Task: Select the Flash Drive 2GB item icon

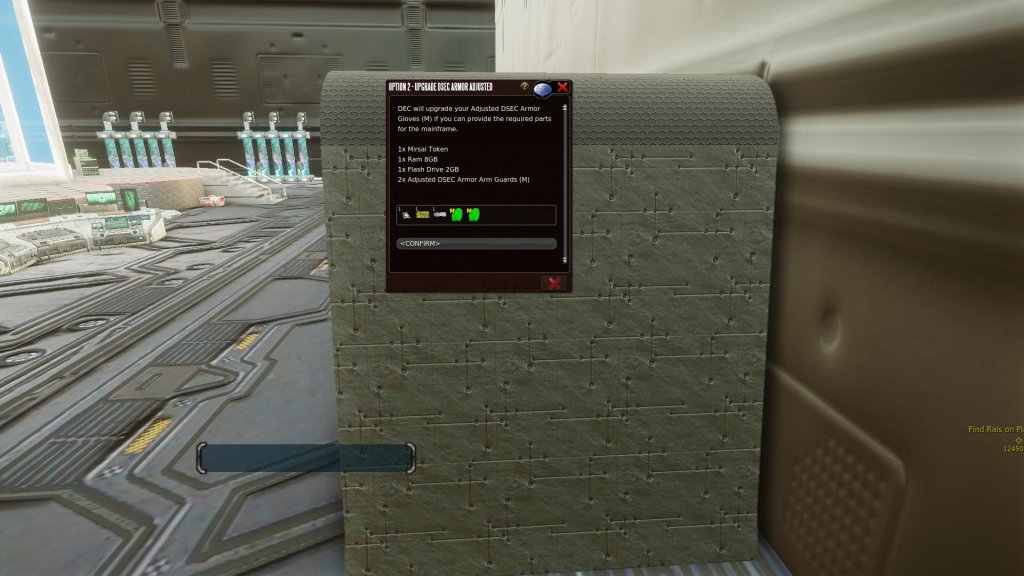Action: click(440, 214)
